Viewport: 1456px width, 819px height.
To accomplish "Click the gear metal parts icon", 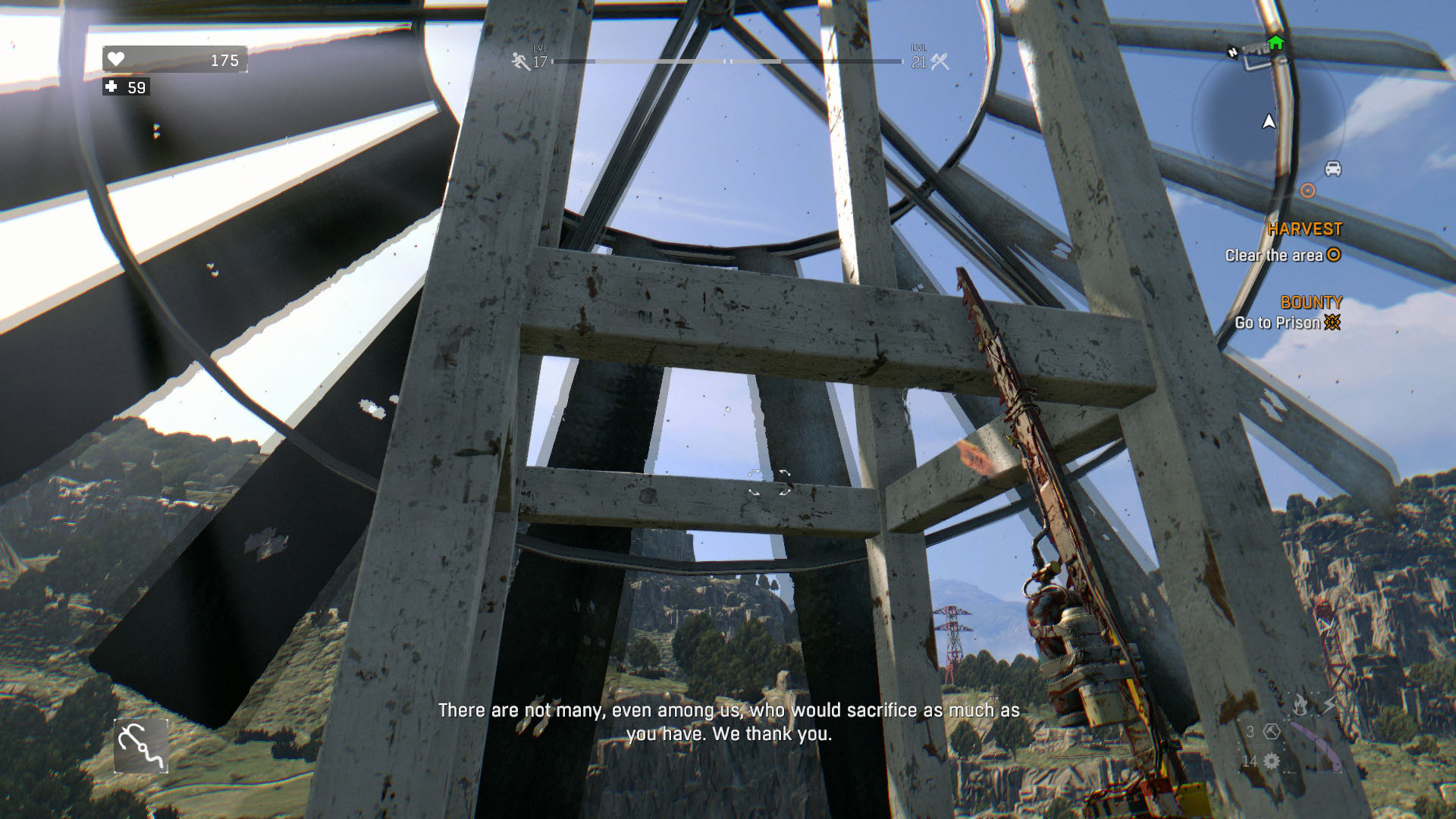I will coord(1272,761).
